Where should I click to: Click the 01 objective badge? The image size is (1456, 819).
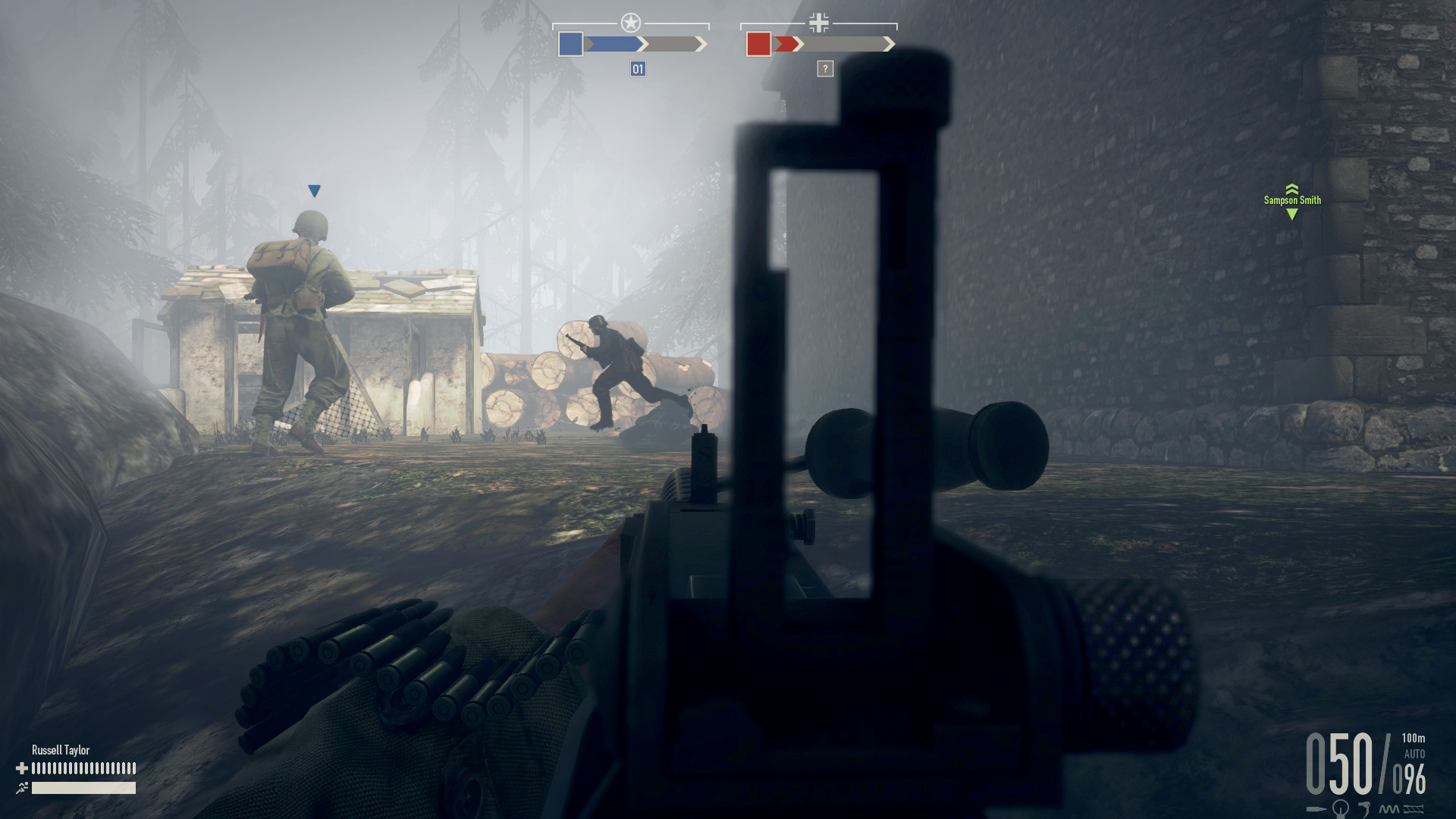tap(637, 69)
